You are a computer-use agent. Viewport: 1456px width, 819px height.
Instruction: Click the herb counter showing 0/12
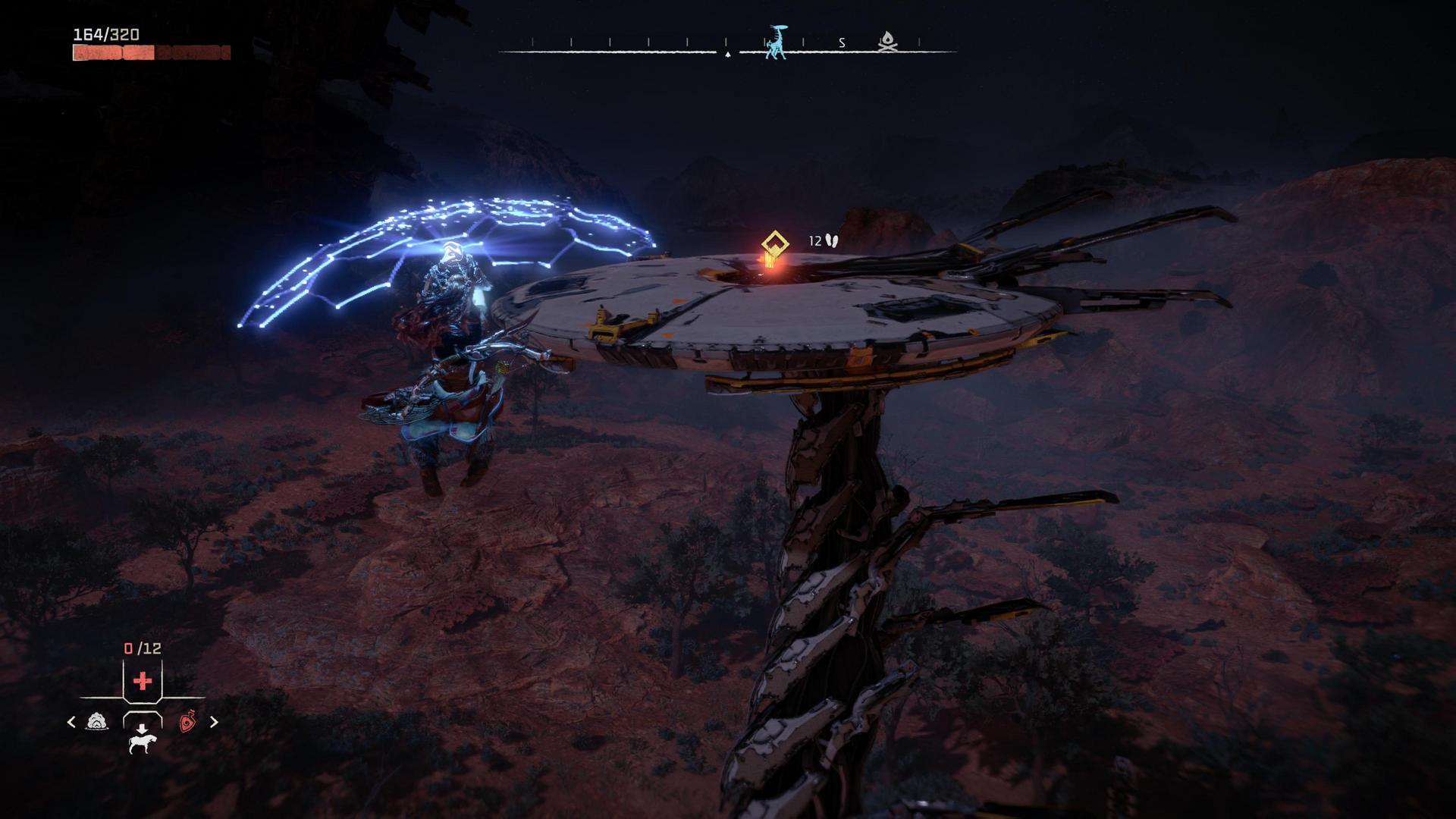143,647
